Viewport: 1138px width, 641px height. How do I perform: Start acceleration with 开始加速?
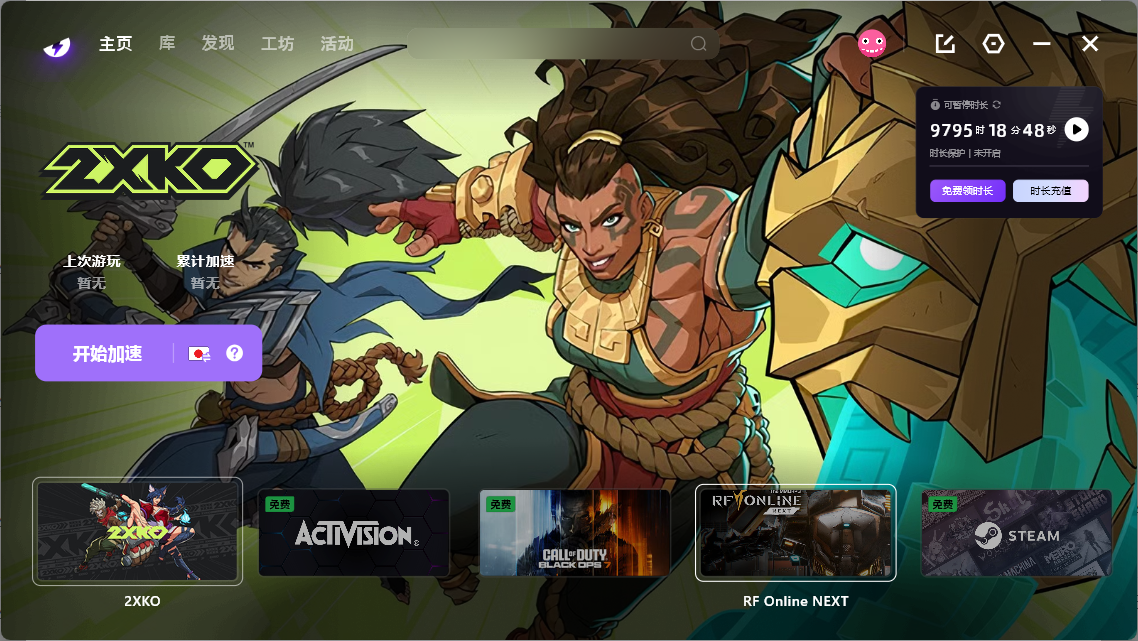click(108, 353)
